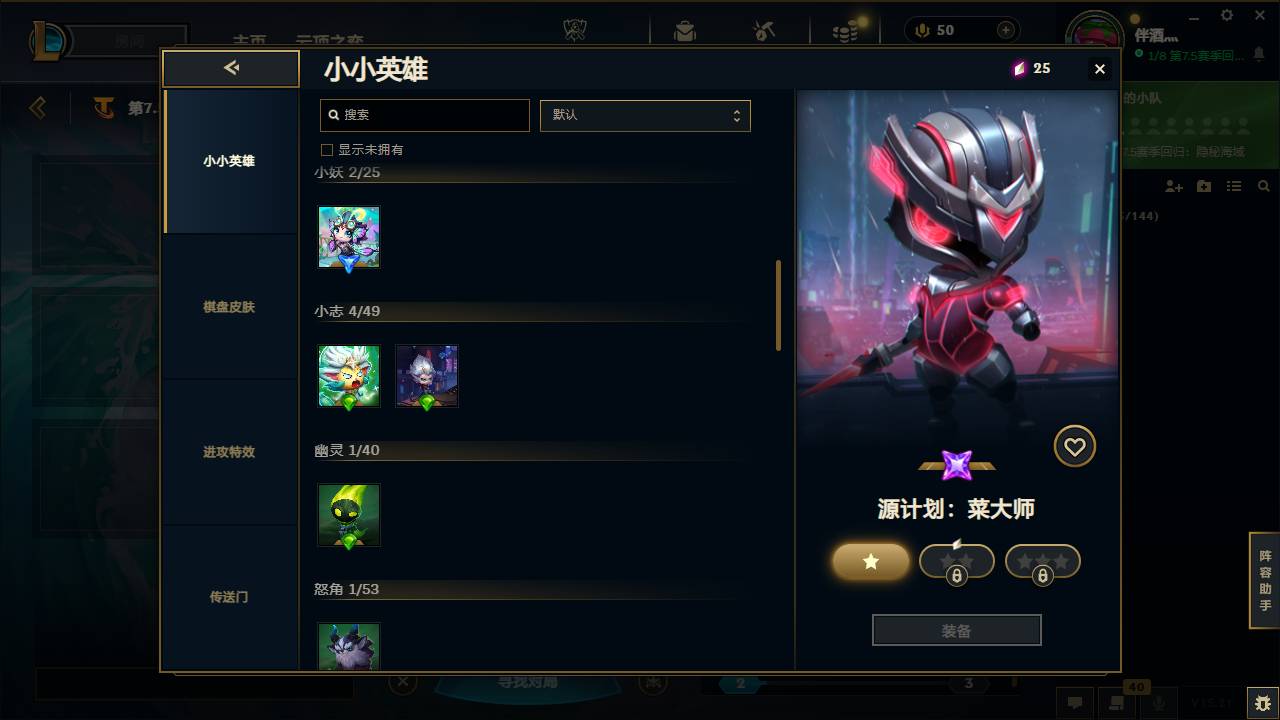The height and width of the screenshot is (720, 1280).
Task: Switch to the 棋盘皮肤 sidebar tab
Action: (231, 307)
